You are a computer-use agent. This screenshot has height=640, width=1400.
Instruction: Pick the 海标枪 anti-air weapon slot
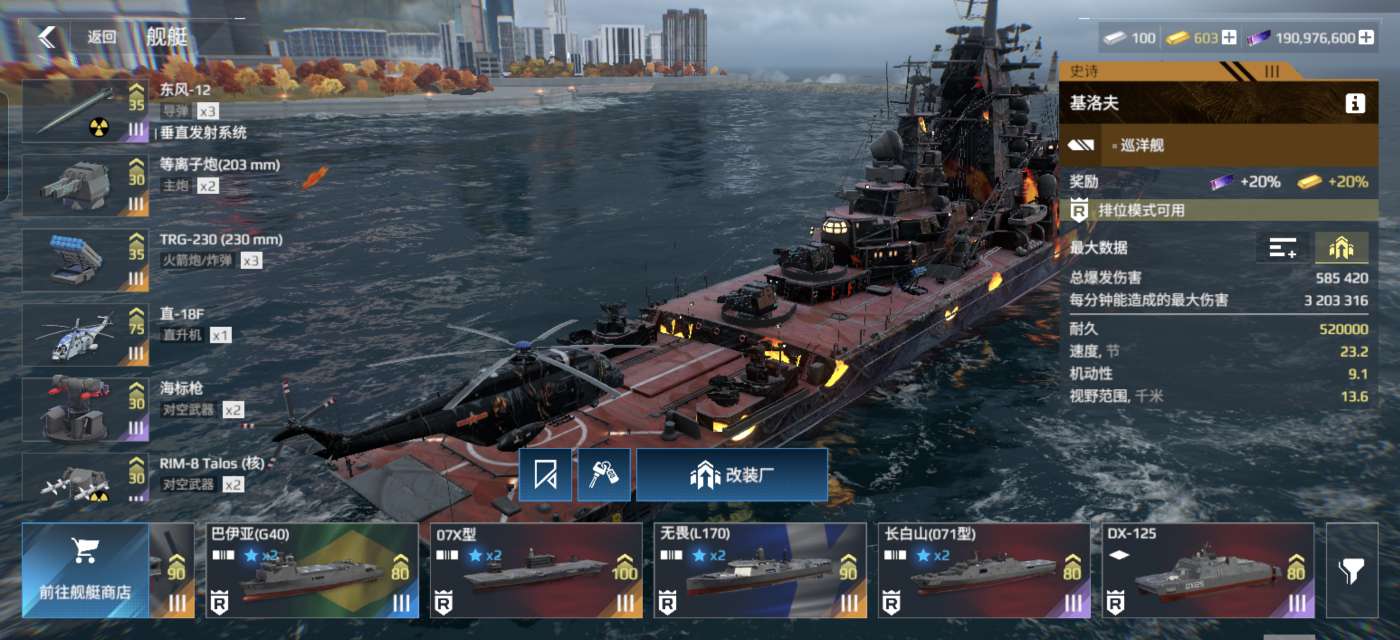click(84, 408)
